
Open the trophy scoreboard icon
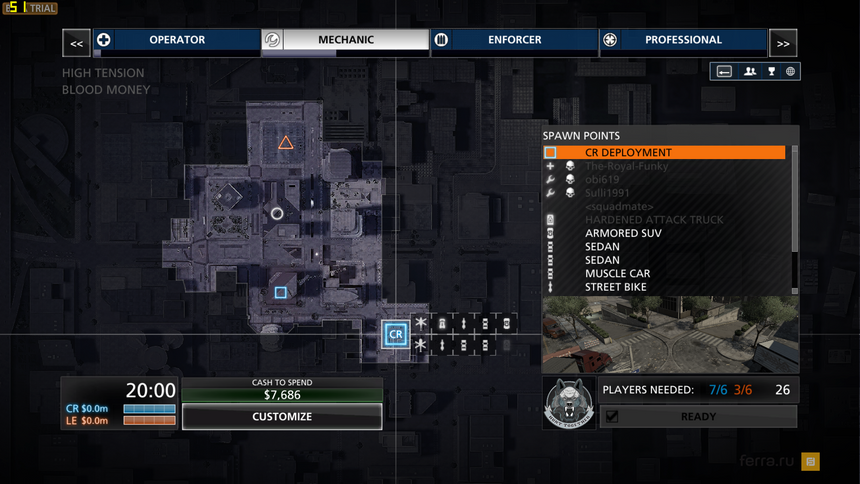pyautogui.click(x=771, y=72)
